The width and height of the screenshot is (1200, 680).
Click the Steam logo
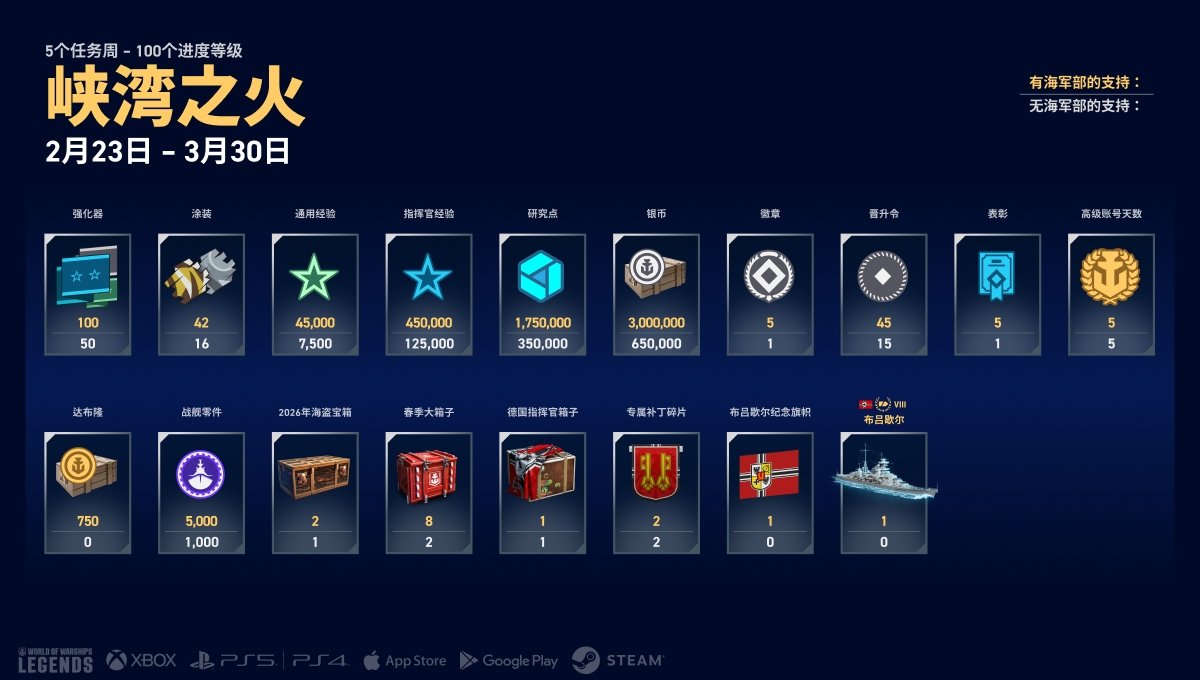click(618, 660)
